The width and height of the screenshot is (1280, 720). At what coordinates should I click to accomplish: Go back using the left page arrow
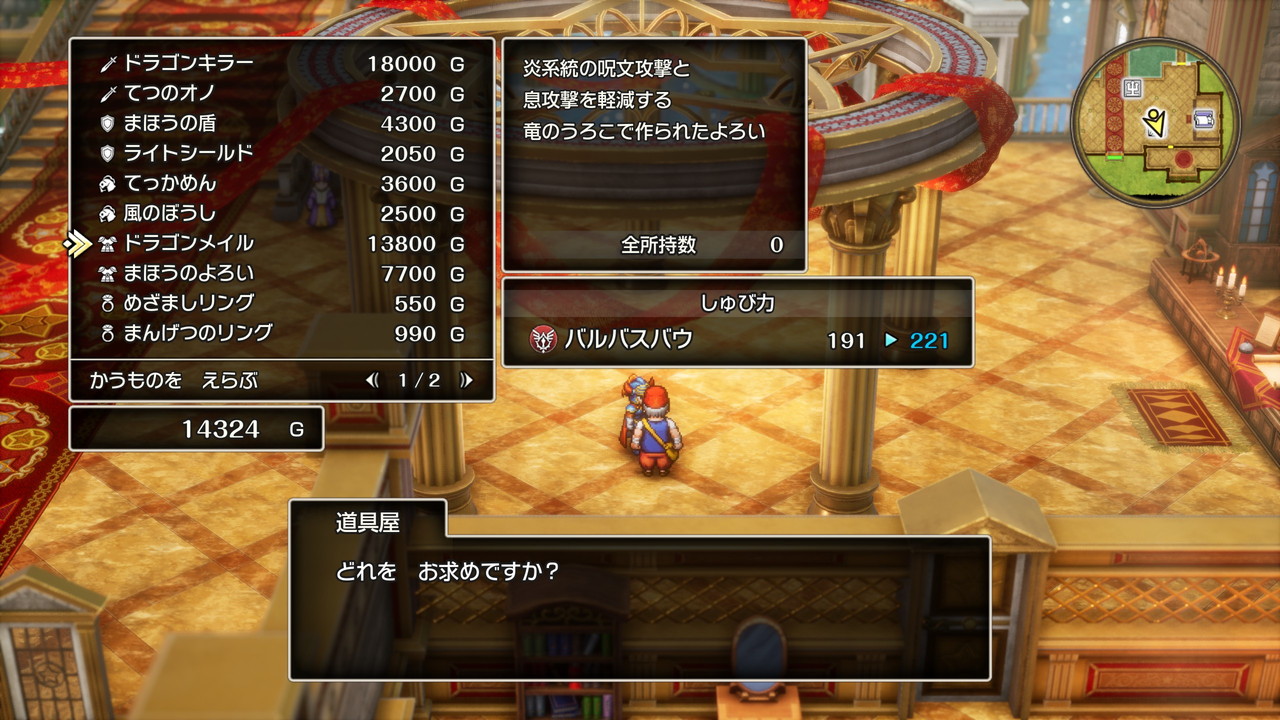373,380
